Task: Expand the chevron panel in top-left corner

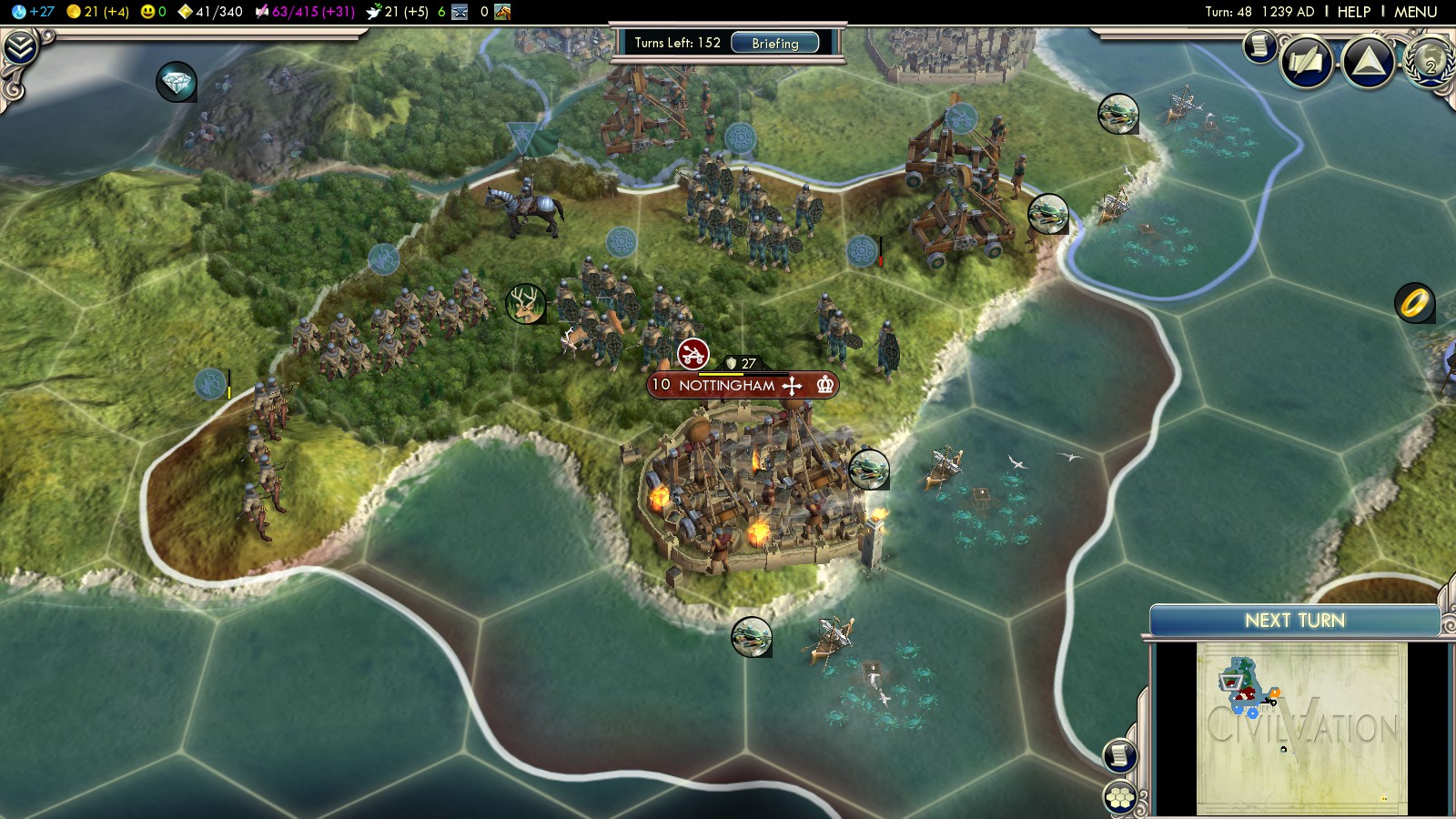Action: click(x=20, y=47)
